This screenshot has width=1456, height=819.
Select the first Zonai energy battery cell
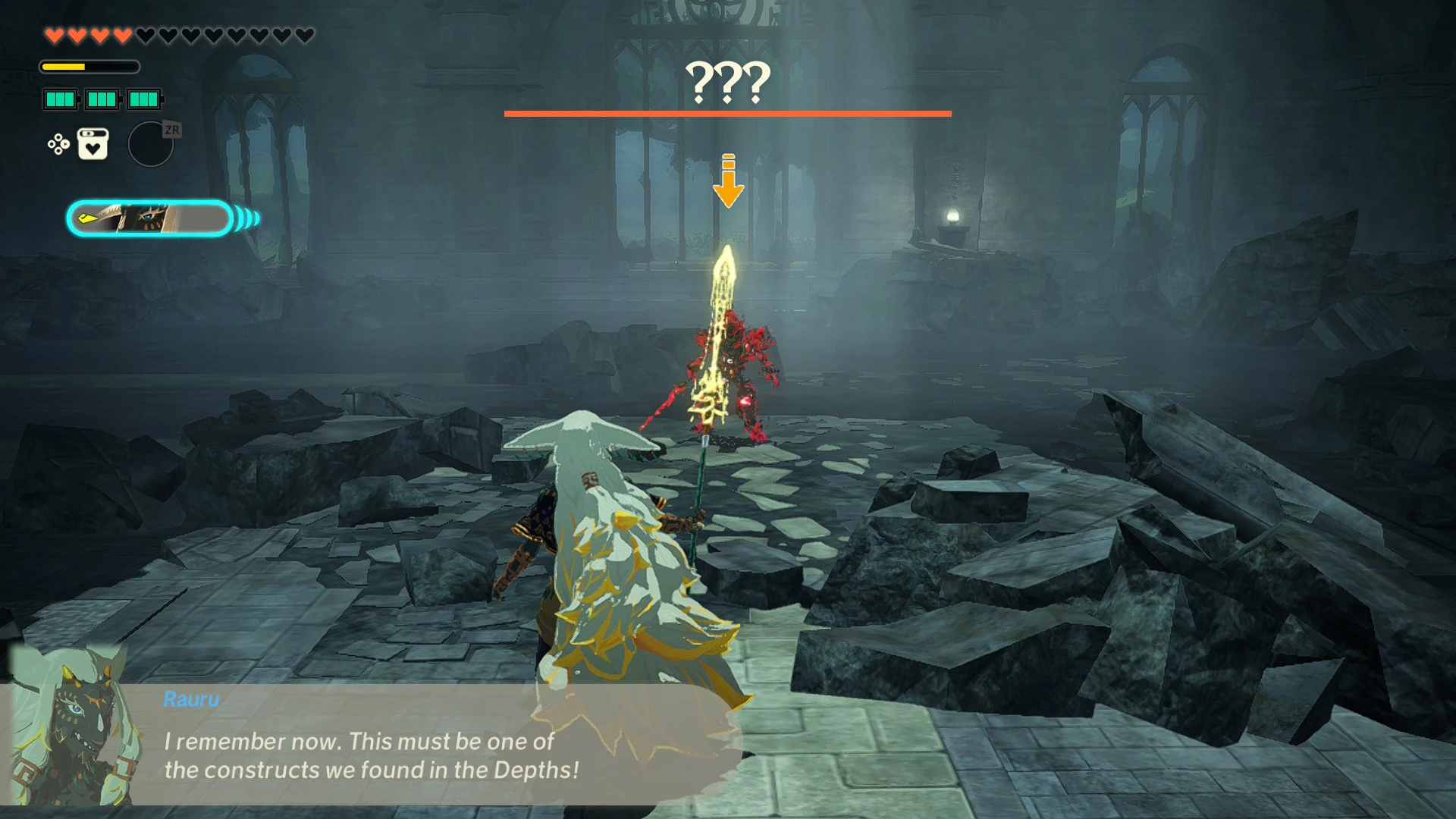[59, 99]
